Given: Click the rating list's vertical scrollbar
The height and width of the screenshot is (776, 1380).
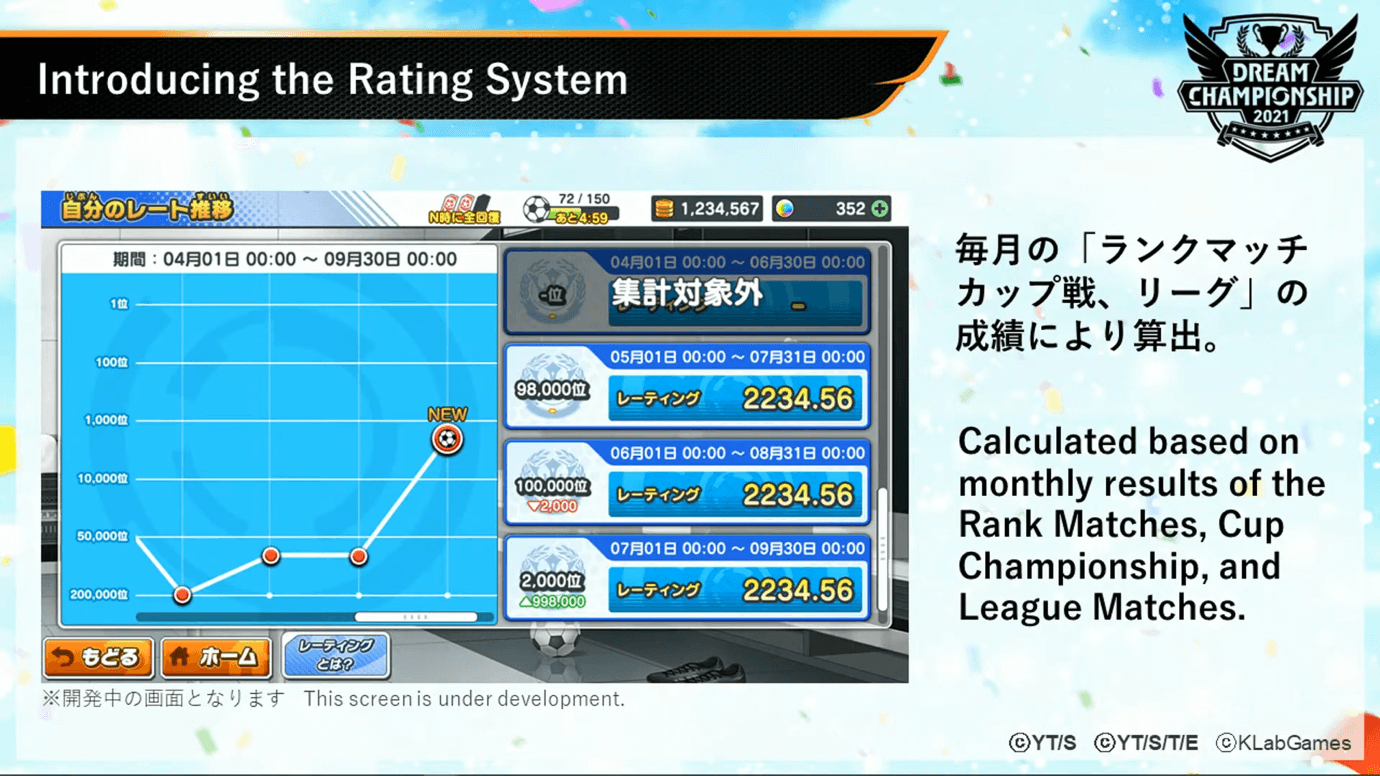Looking at the screenshot, I should (882, 549).
